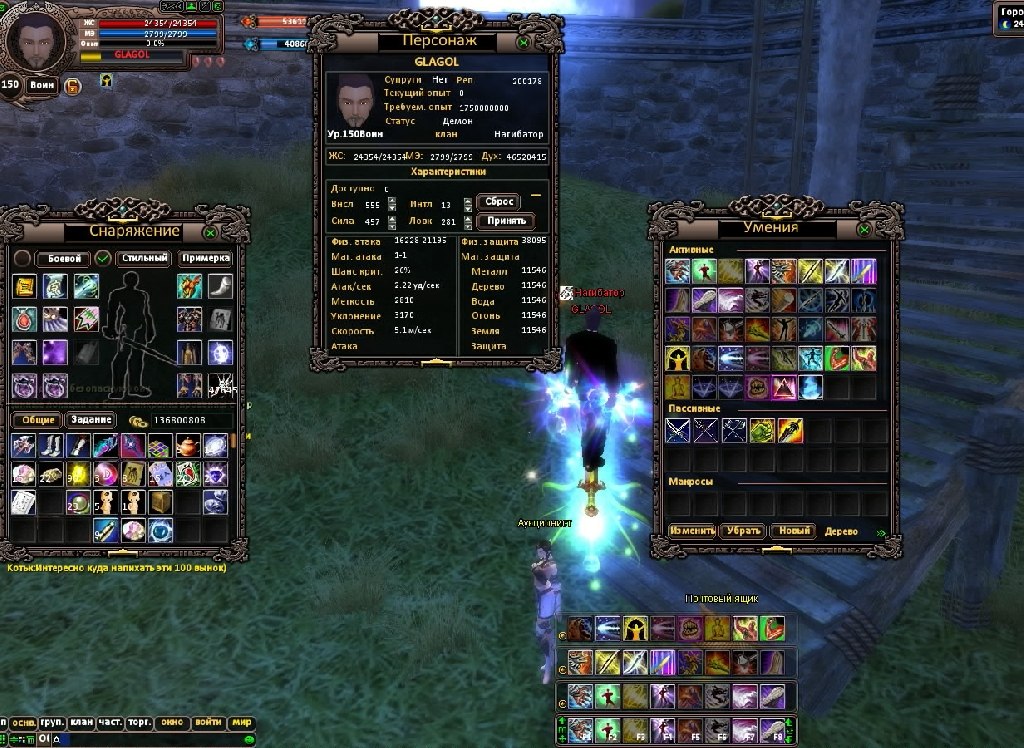The width and height of the screenshot is (1024, 748).
Task: Show the Задание quest items tab
Action: coord(90,420)
